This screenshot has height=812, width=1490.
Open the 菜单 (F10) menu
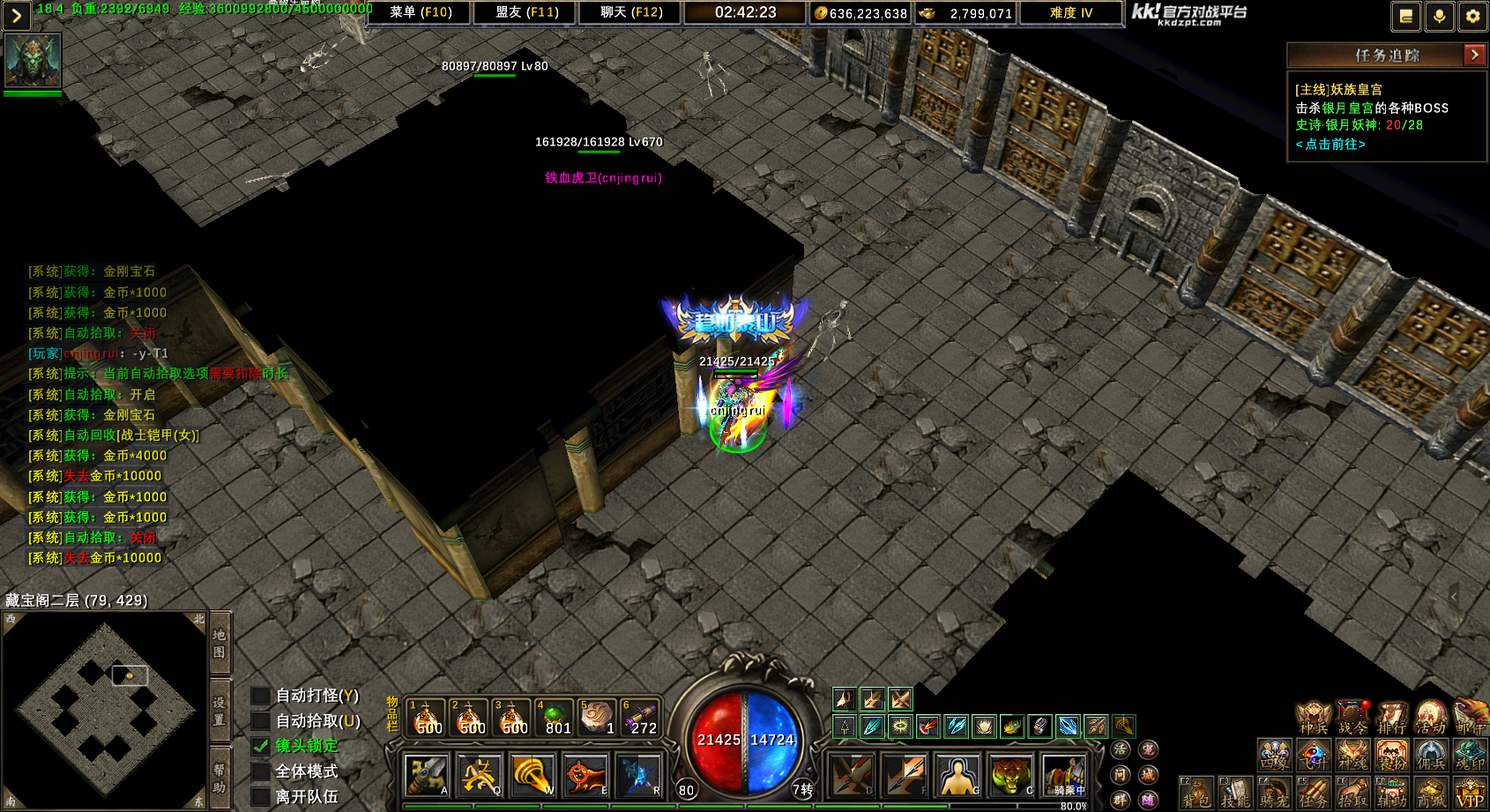(x=421, y=12)
